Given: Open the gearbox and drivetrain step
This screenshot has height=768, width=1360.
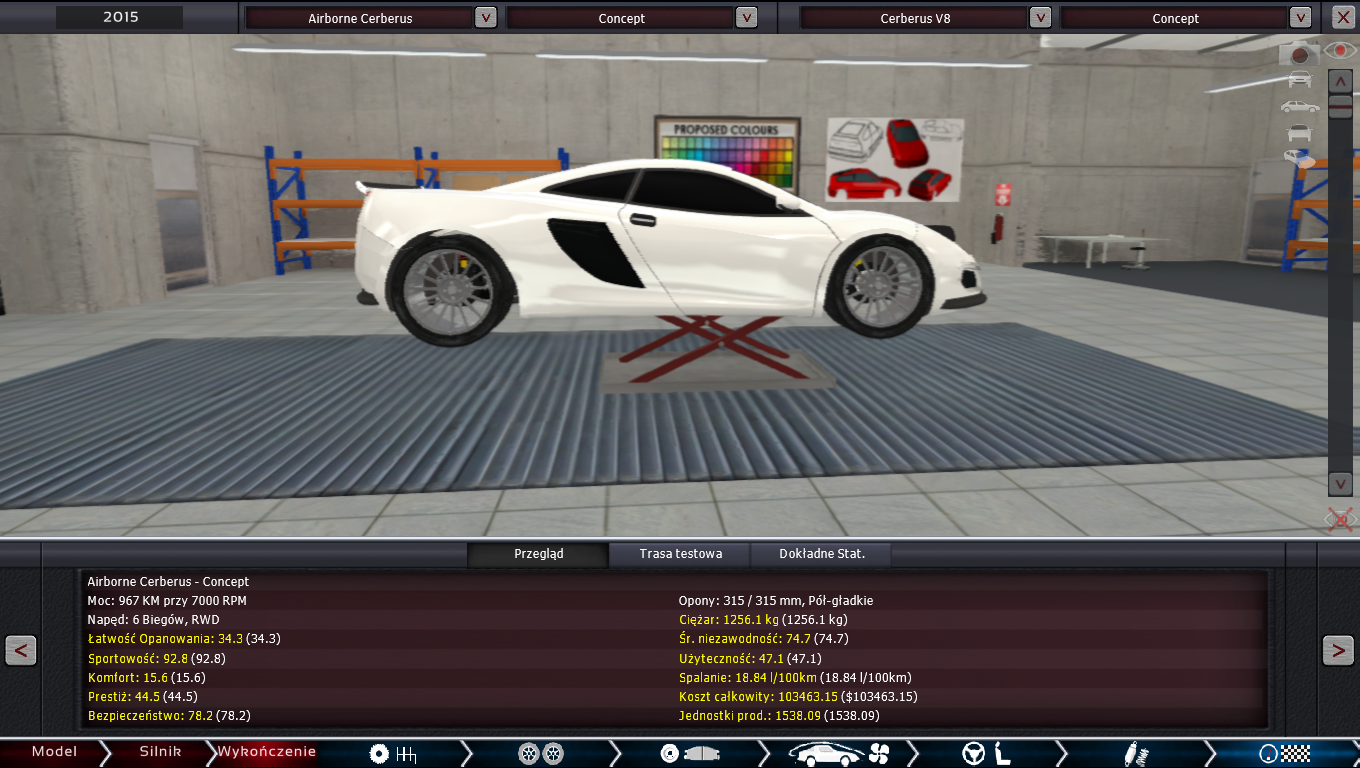Looking at the screenshot, I should tap(392, 754).
